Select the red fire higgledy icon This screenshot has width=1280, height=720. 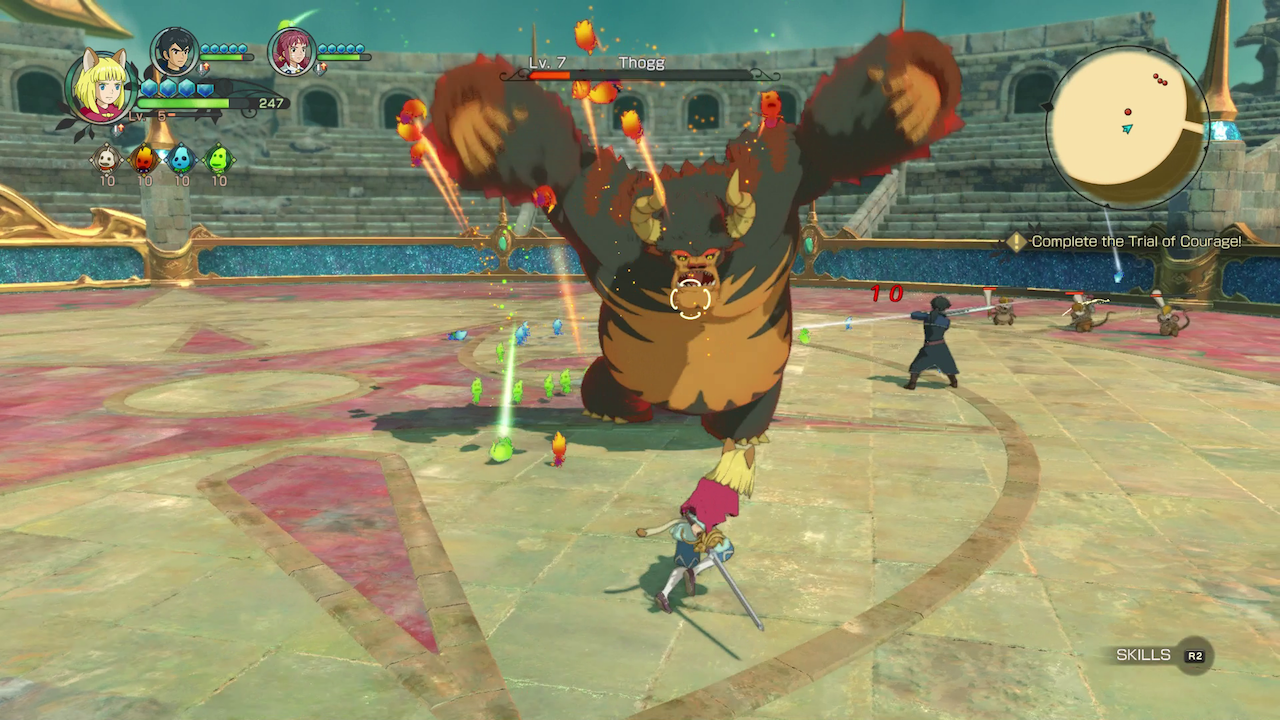tap(144, 159)
